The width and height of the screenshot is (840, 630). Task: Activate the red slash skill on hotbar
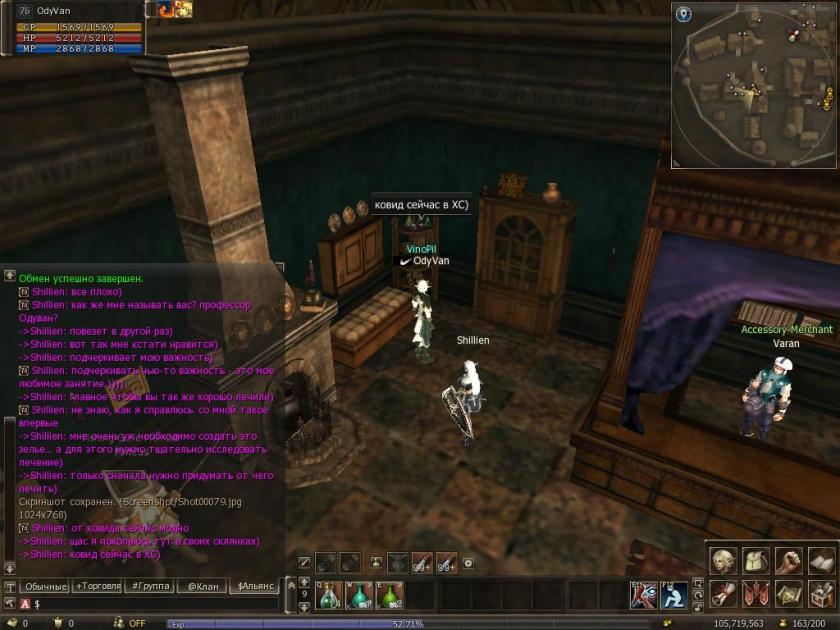[643, 595]
